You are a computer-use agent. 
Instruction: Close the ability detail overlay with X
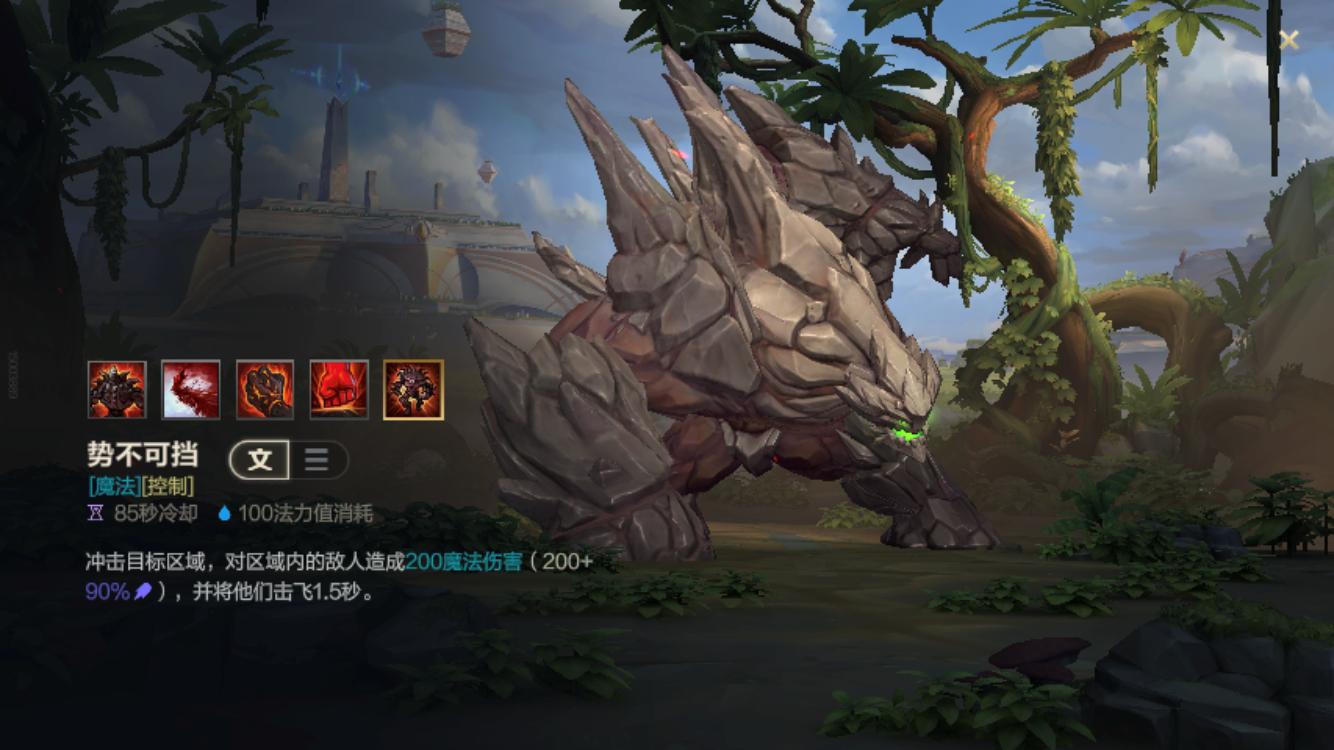[1290, 40]
